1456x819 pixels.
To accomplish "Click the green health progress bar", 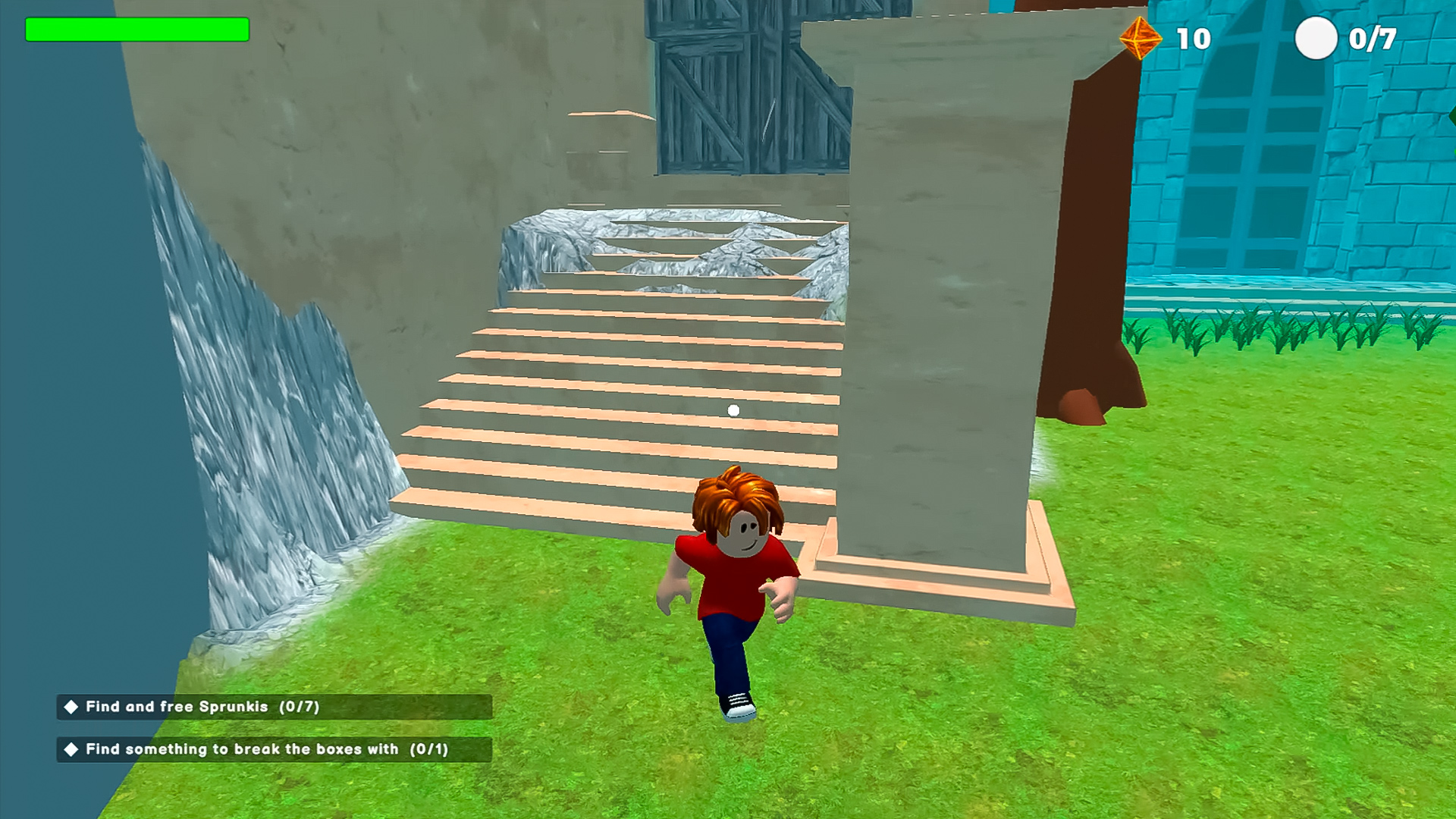I will pyautogui.click(x=136, y=29).
